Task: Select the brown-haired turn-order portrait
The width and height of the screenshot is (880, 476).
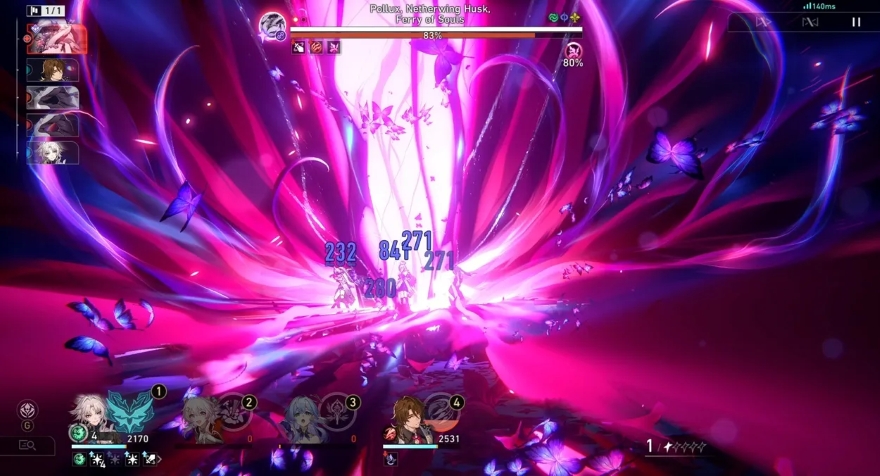Action: pyautogui.click(x=53, y=70)
